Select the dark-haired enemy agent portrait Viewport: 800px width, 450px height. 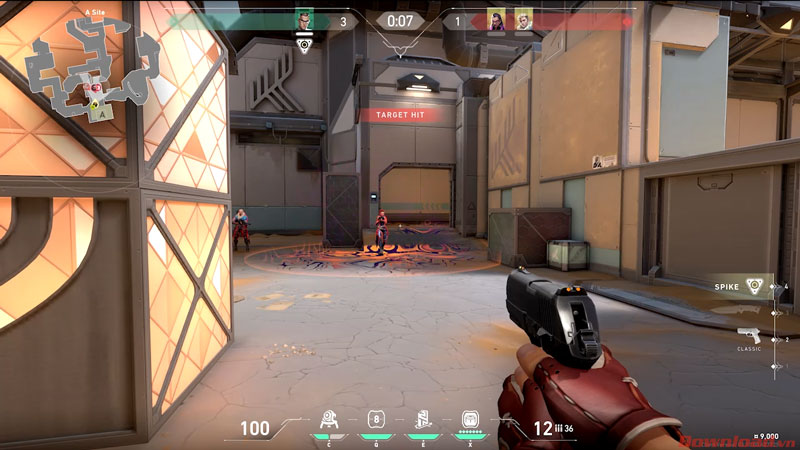(495, 20)
